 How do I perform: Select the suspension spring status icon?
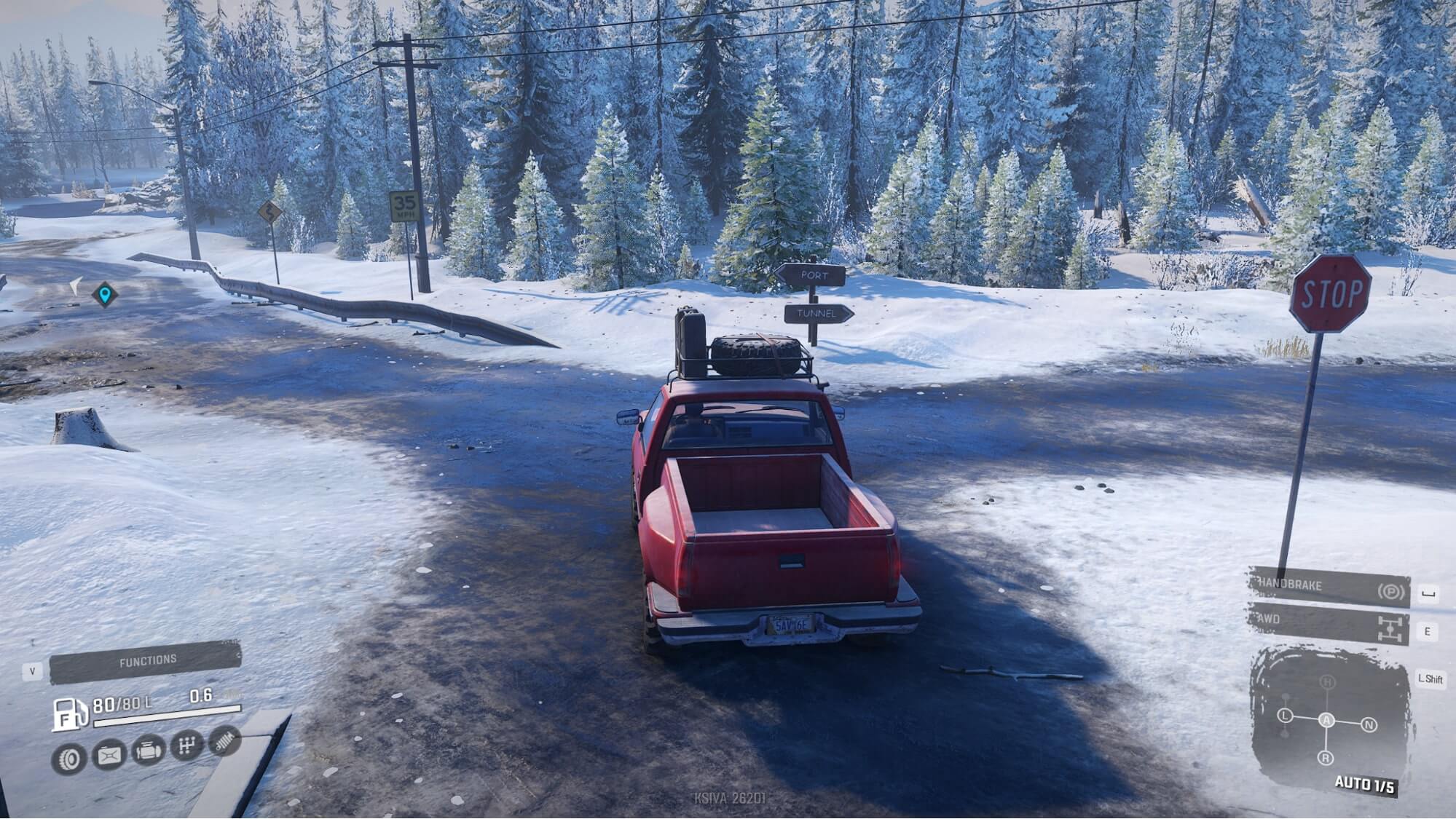tap(224, 741)
